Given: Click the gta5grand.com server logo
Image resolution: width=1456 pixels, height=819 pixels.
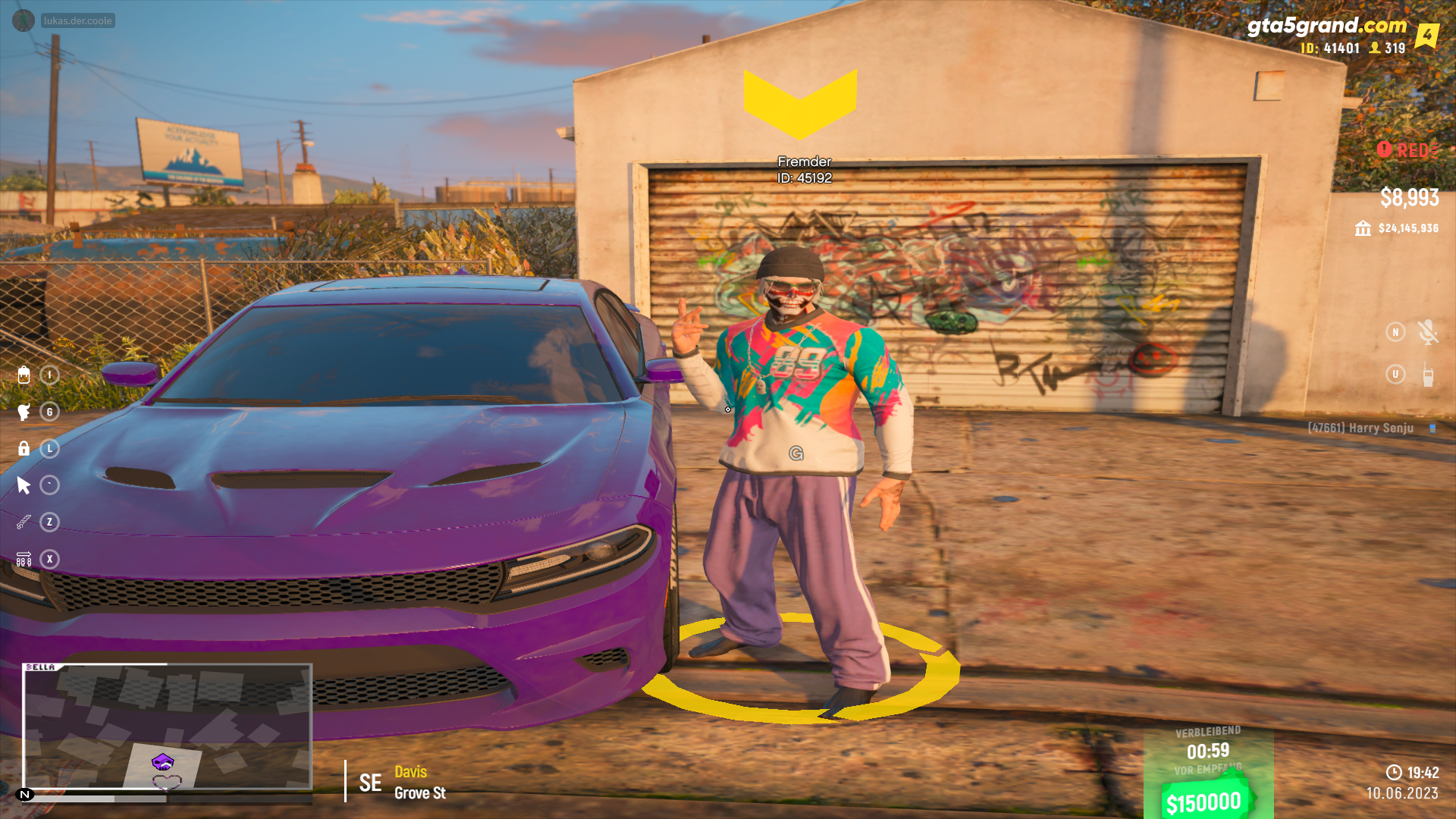Looking at the screenshot, I should (1326, 26).
